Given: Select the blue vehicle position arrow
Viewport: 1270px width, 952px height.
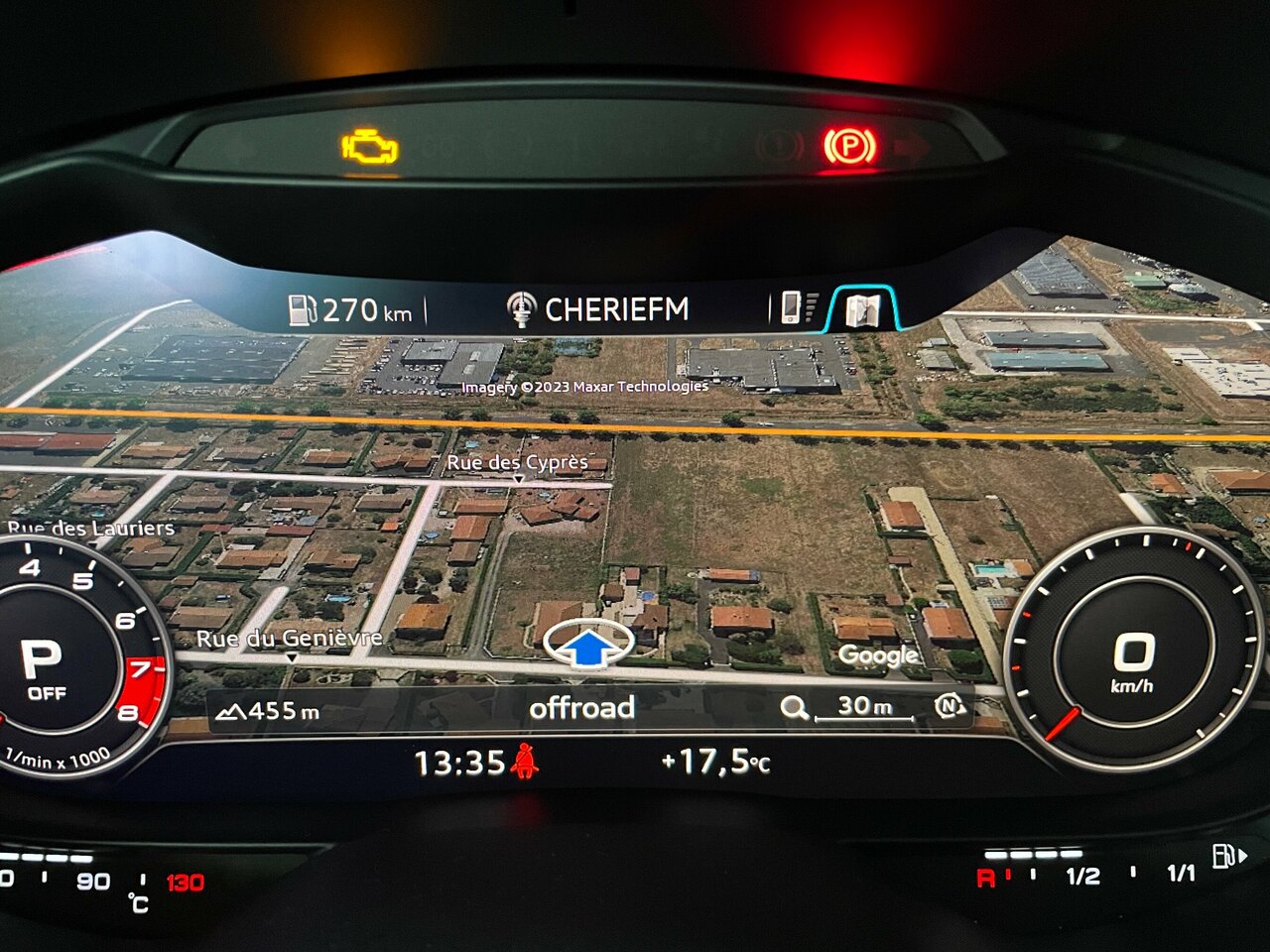Looking at the screenshot, I should click(589, 647).
